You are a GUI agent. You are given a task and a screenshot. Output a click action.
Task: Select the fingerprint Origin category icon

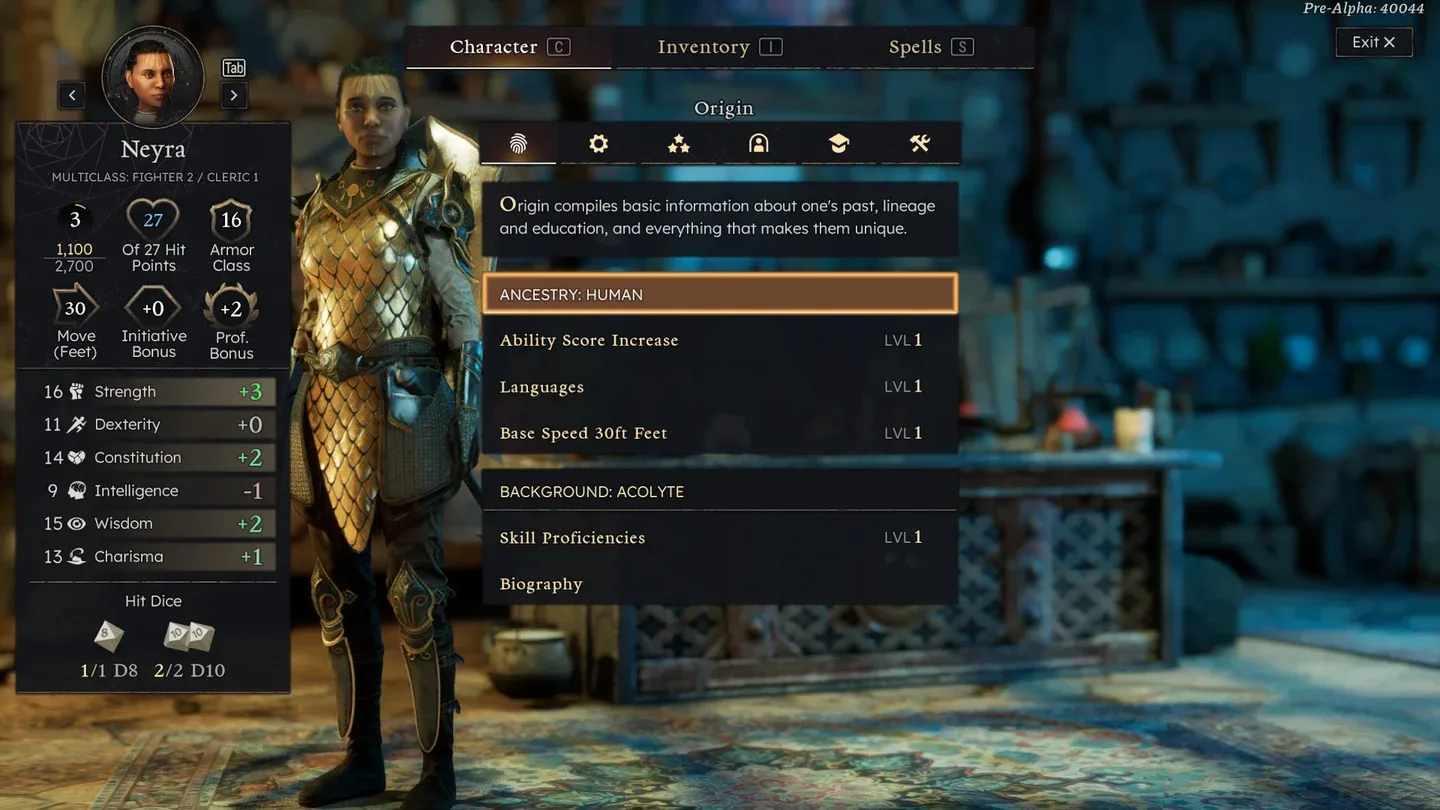[x=518, y=143]
